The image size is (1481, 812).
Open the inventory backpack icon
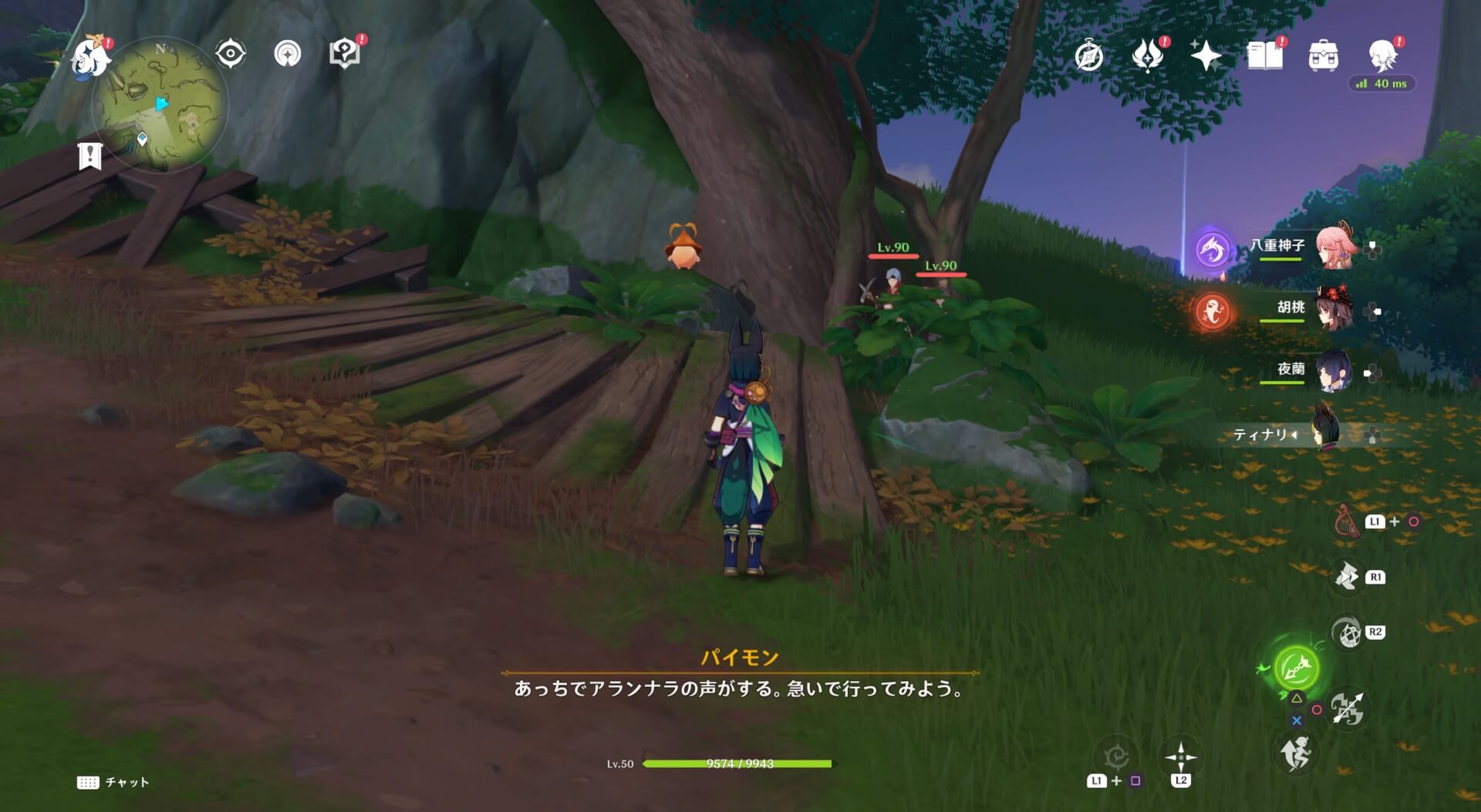pos(1325,56)
